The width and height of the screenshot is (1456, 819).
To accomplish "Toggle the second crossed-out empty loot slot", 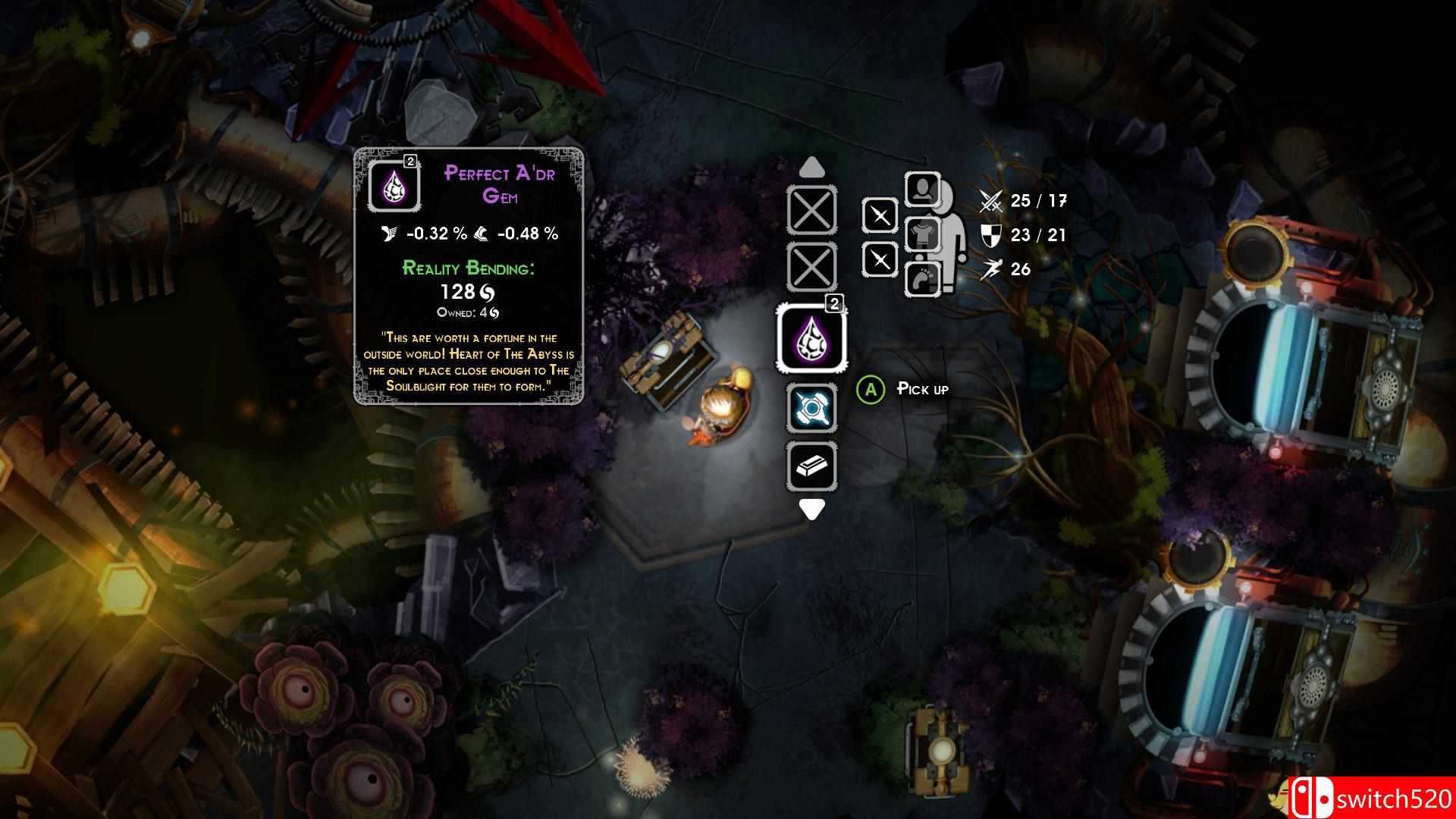I will 811,267.
